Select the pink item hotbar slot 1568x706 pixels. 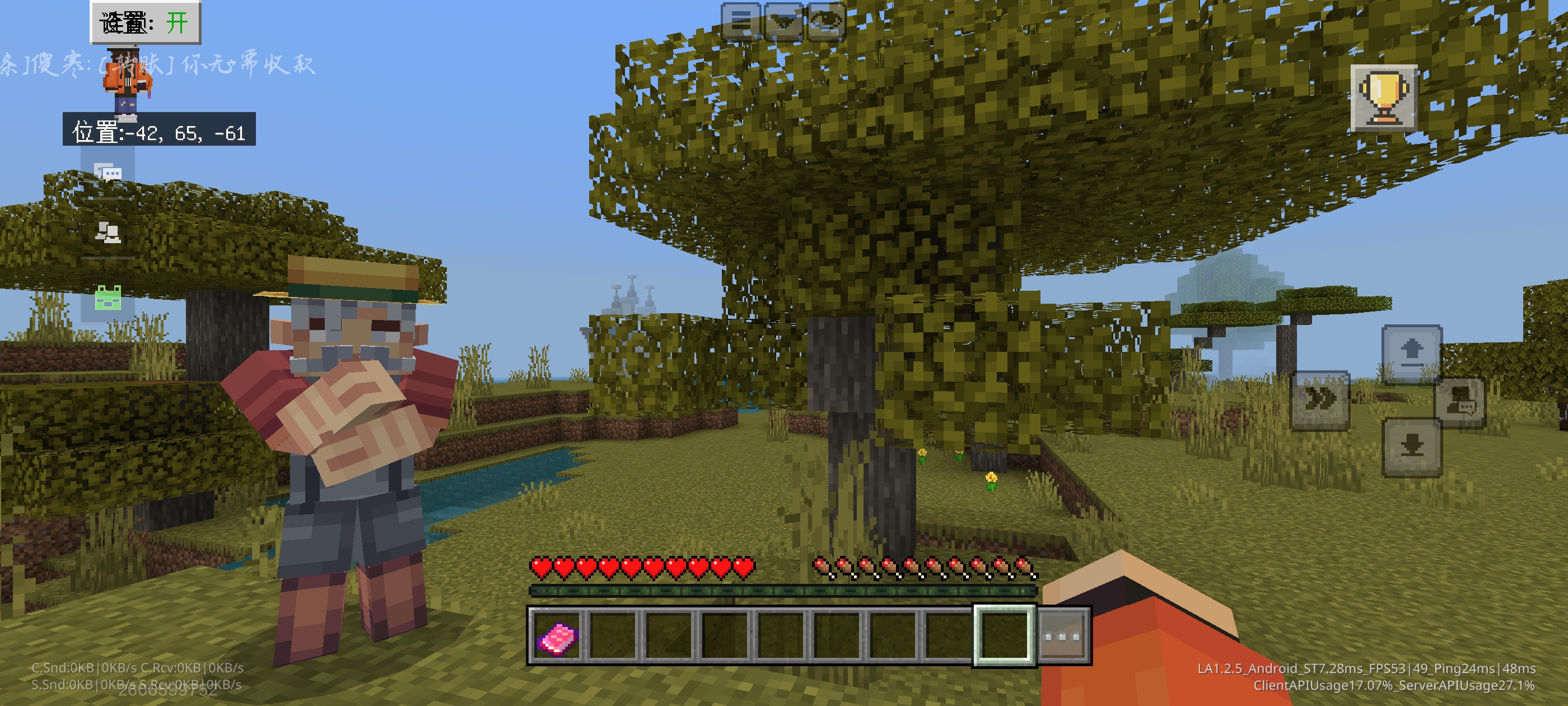pyautogui.click(x=556, y=637)
